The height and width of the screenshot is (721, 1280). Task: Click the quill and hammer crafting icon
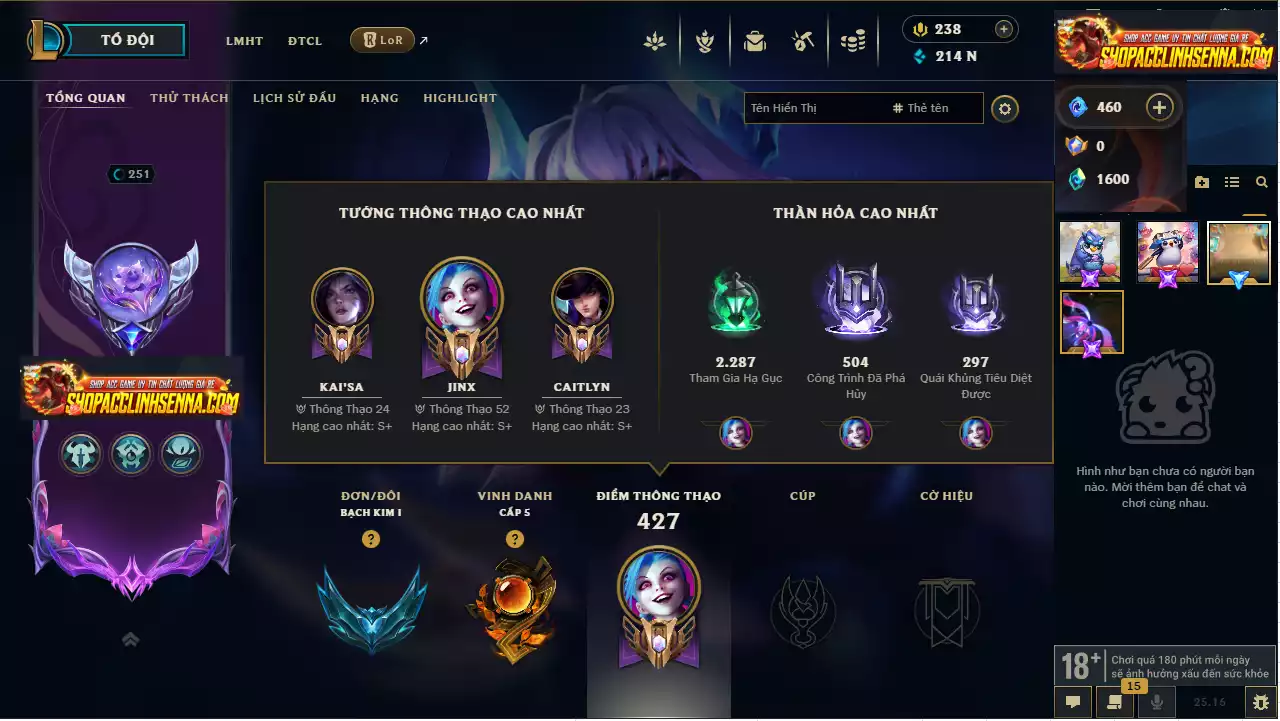pos(804,40)
